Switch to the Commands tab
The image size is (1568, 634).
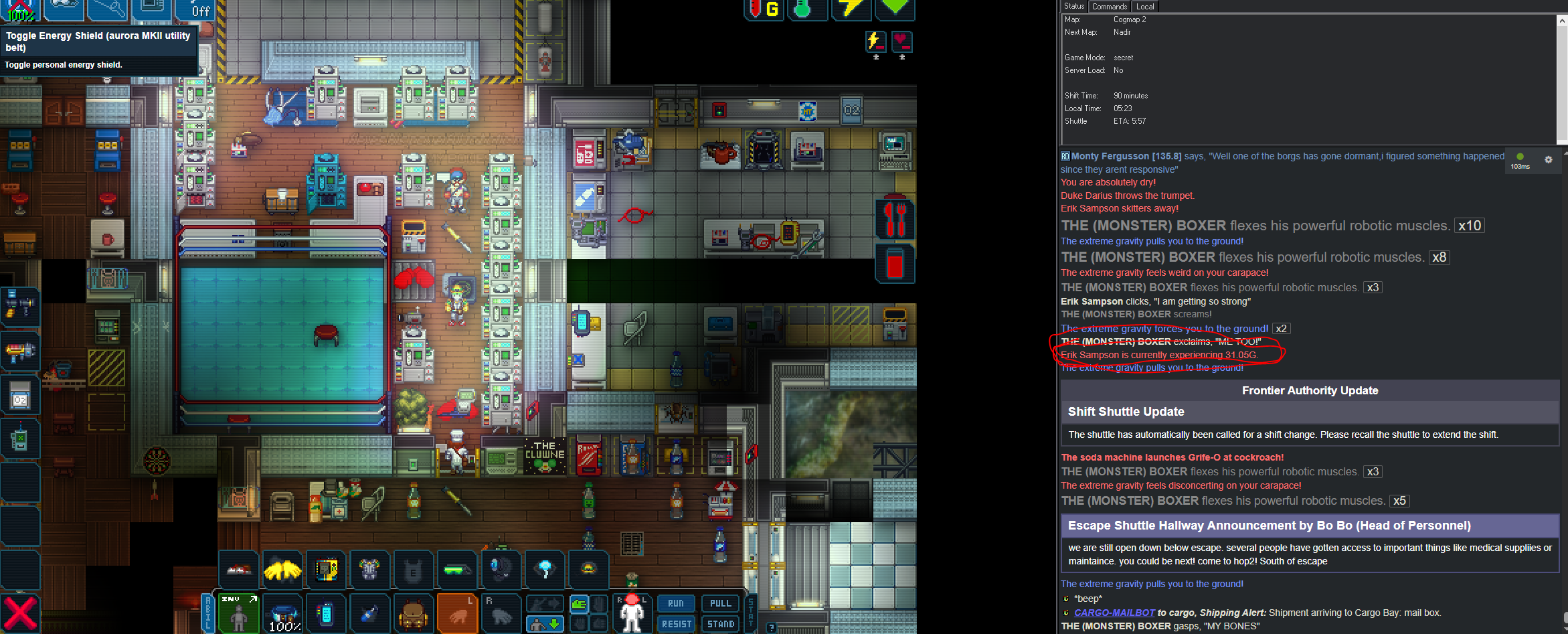(1110, 7)
